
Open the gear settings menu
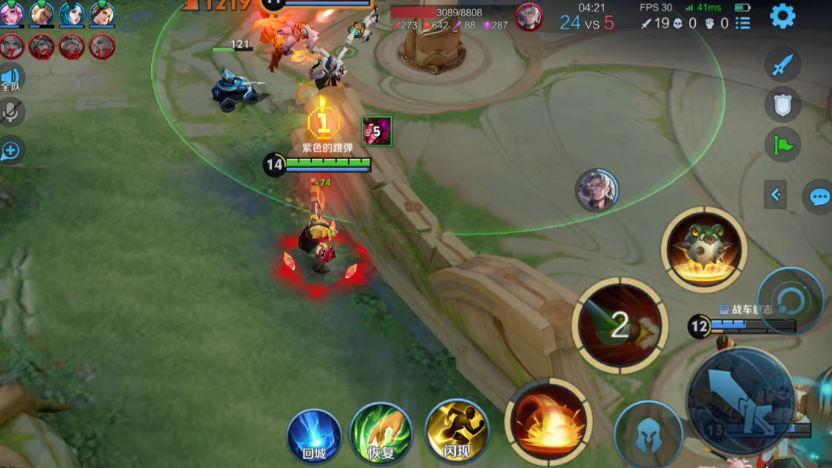click(782, 16)
